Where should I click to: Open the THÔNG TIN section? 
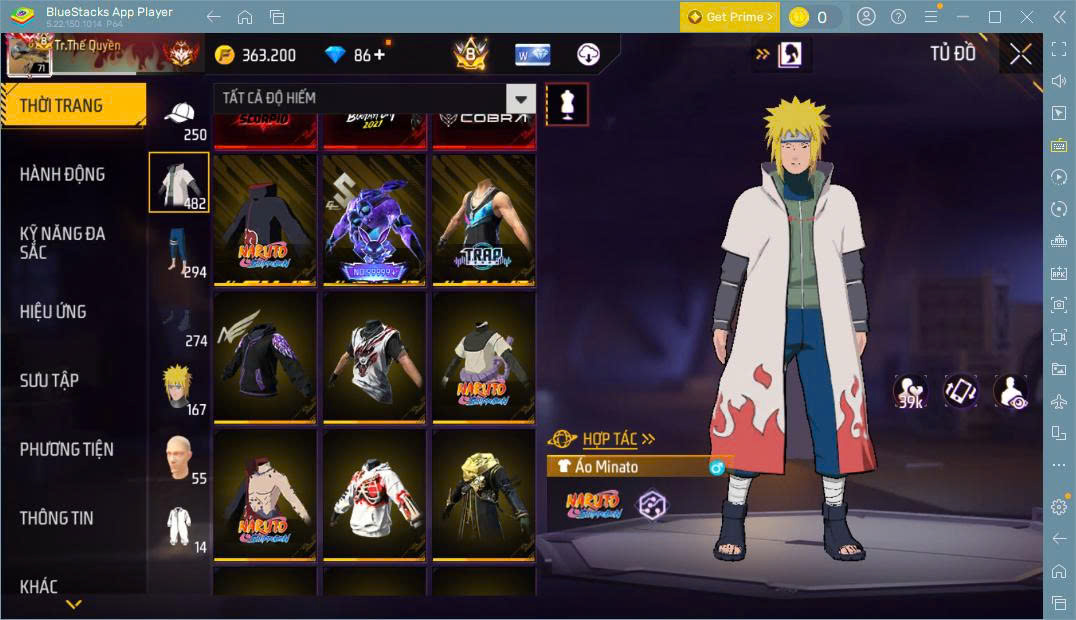point(57,518)
